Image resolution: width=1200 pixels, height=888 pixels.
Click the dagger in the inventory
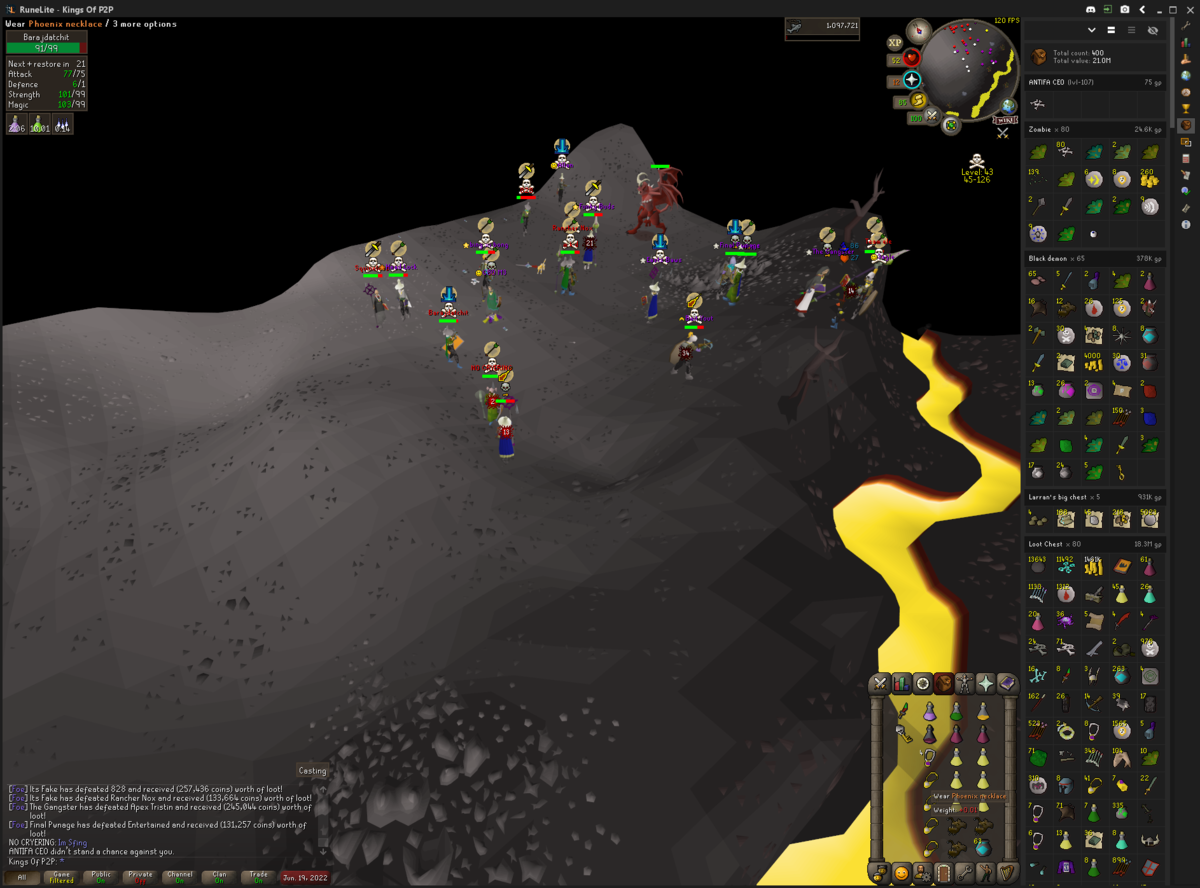pyautogui.click(x=903, y=712)
